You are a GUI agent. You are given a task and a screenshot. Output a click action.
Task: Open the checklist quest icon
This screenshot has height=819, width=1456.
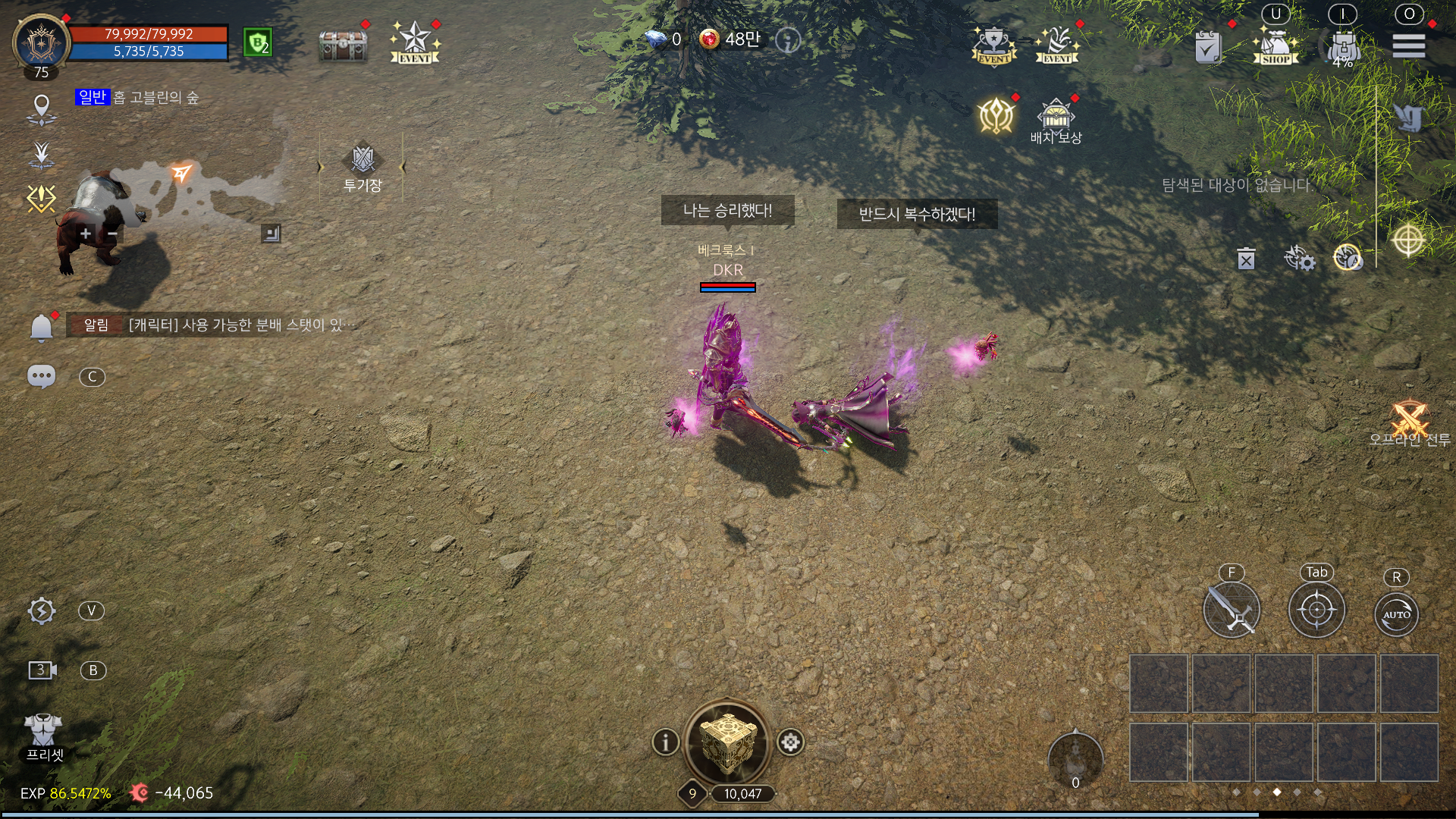click(1207, 47)
